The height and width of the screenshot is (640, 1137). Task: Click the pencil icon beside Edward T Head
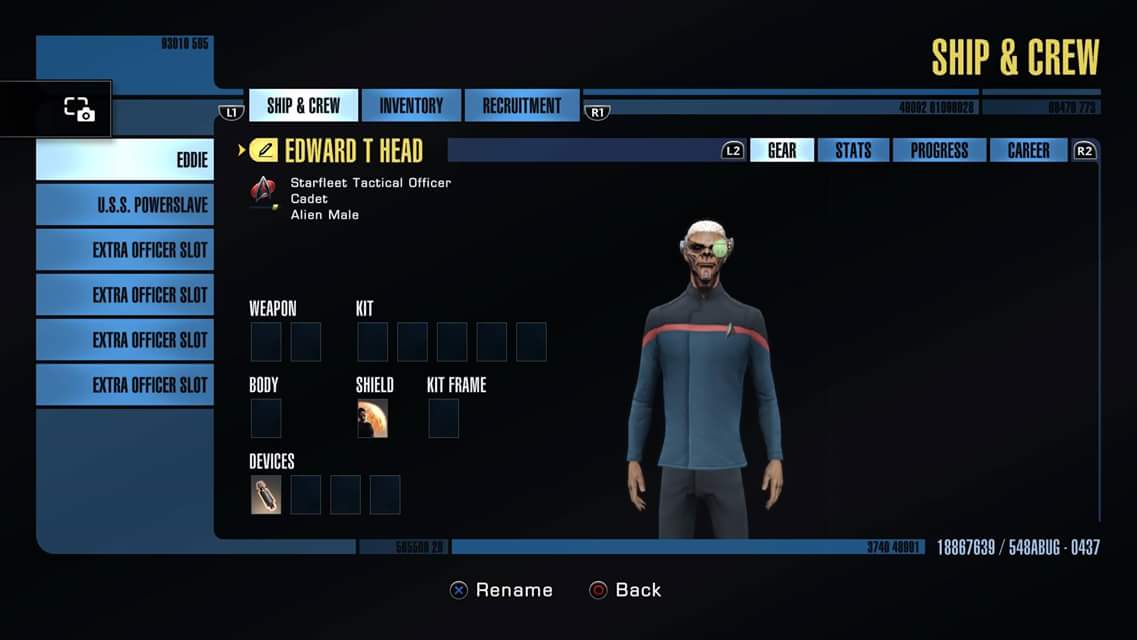tap(264, 151)
